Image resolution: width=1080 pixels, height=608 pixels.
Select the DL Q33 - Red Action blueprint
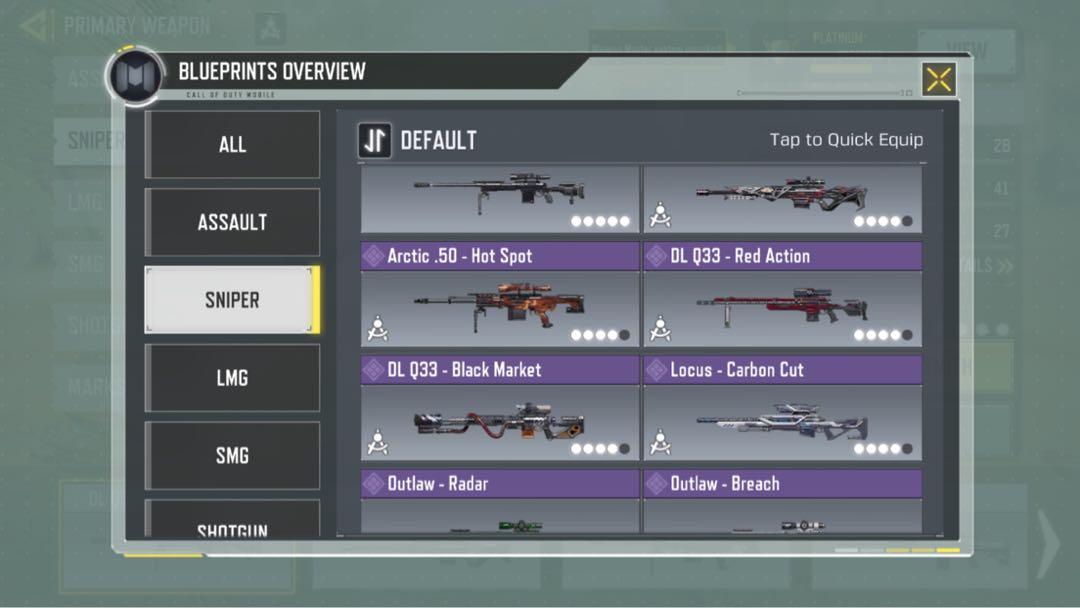pyautogui.click(x=782, y=298)
